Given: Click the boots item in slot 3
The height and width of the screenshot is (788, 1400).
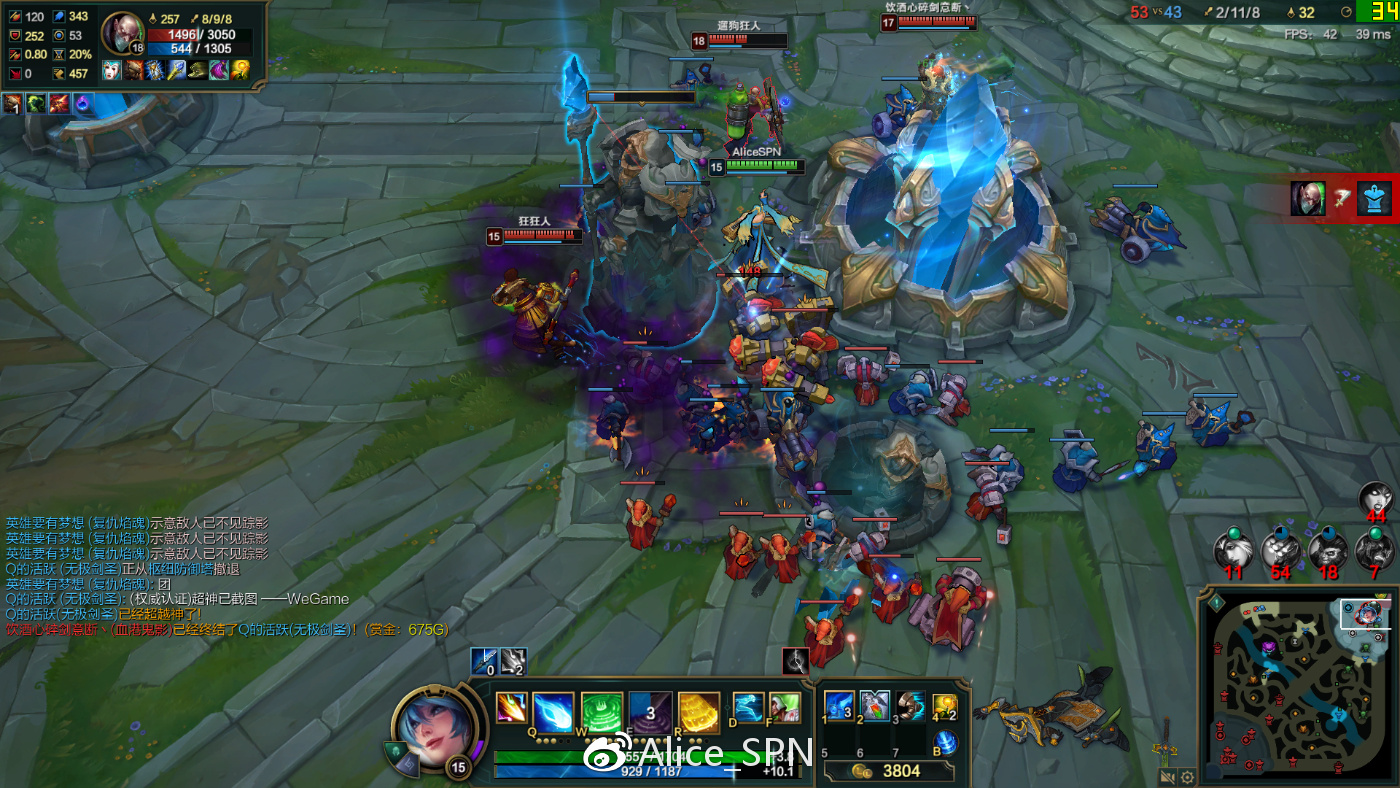Looking at the screenshot, I should [910, 706].
